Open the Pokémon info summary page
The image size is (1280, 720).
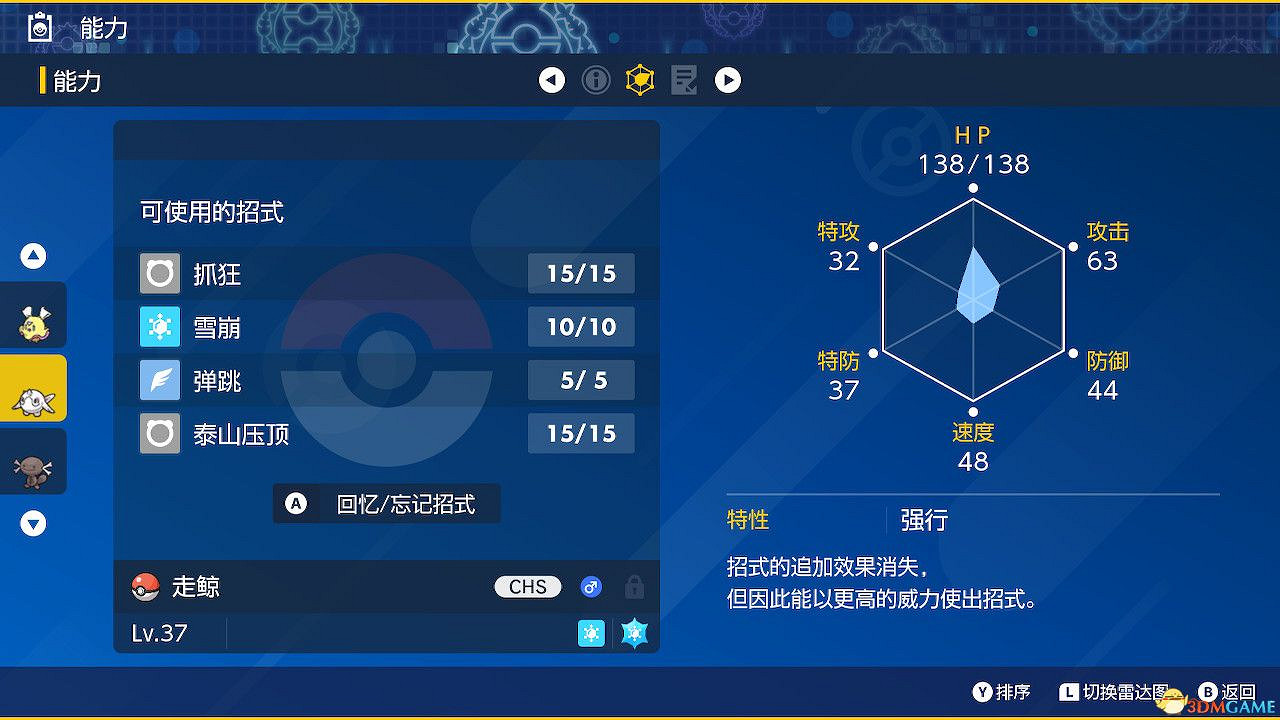coord(596,80)
